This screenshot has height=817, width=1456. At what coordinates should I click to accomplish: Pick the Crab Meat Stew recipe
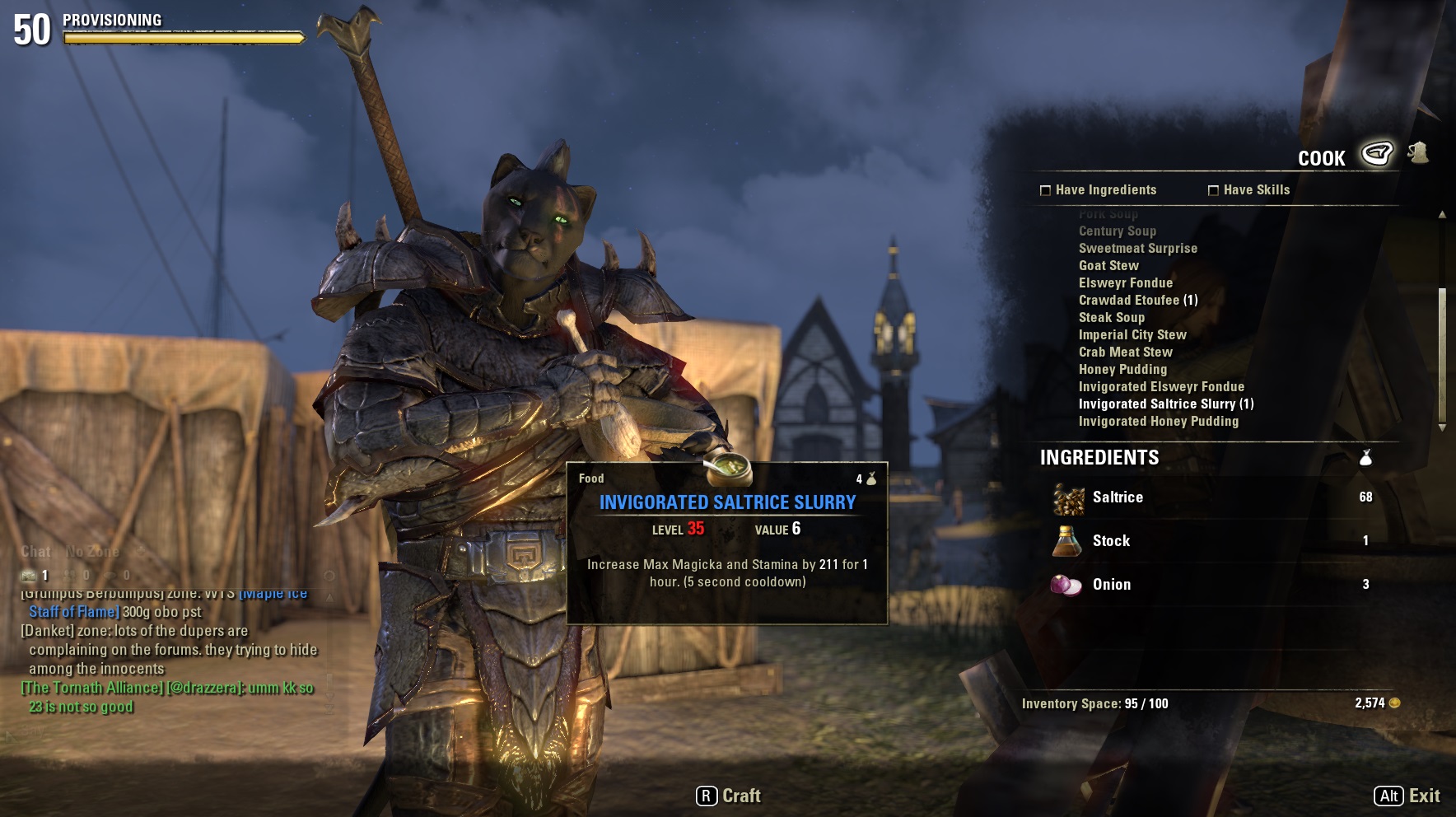(1125, 352)
